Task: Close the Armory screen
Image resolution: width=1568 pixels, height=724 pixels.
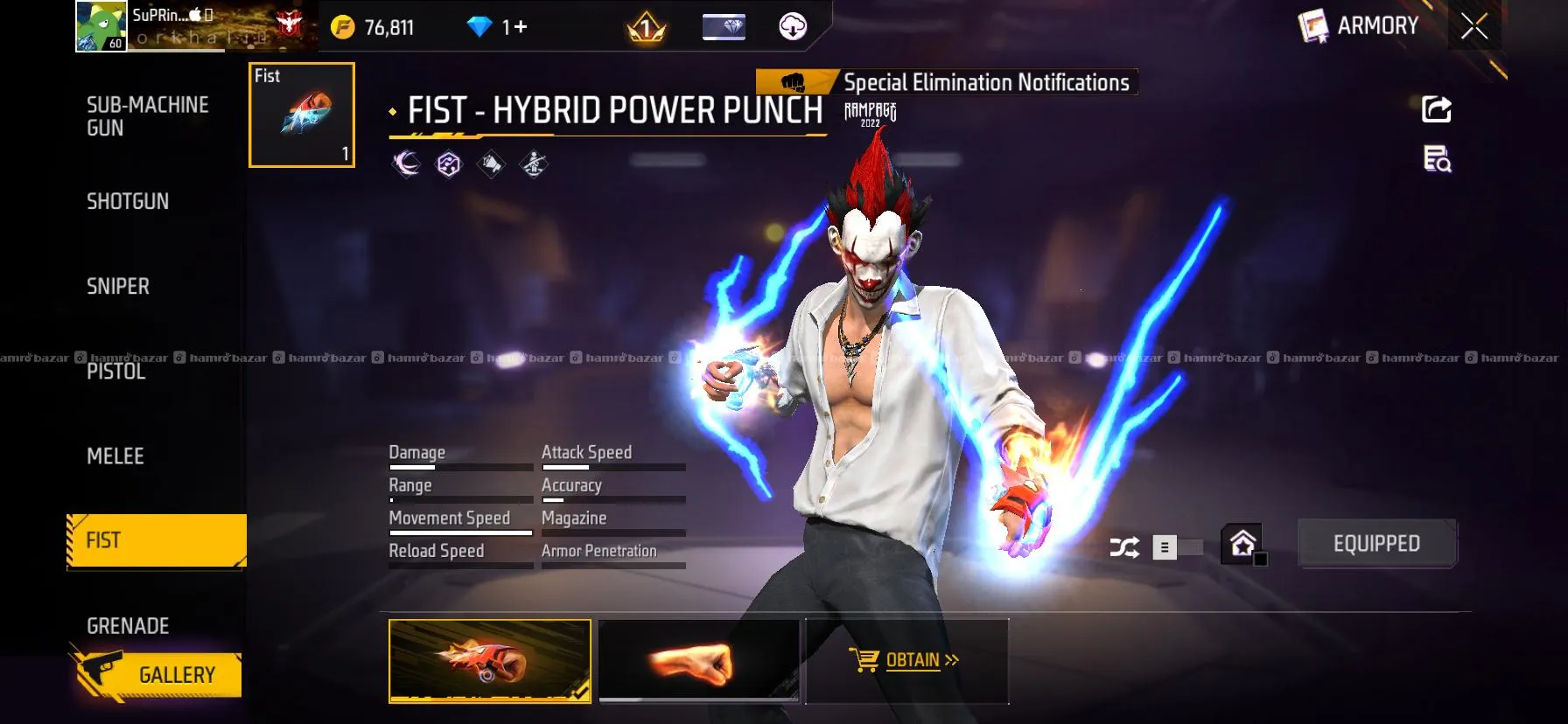Action: pos(1474,27)
